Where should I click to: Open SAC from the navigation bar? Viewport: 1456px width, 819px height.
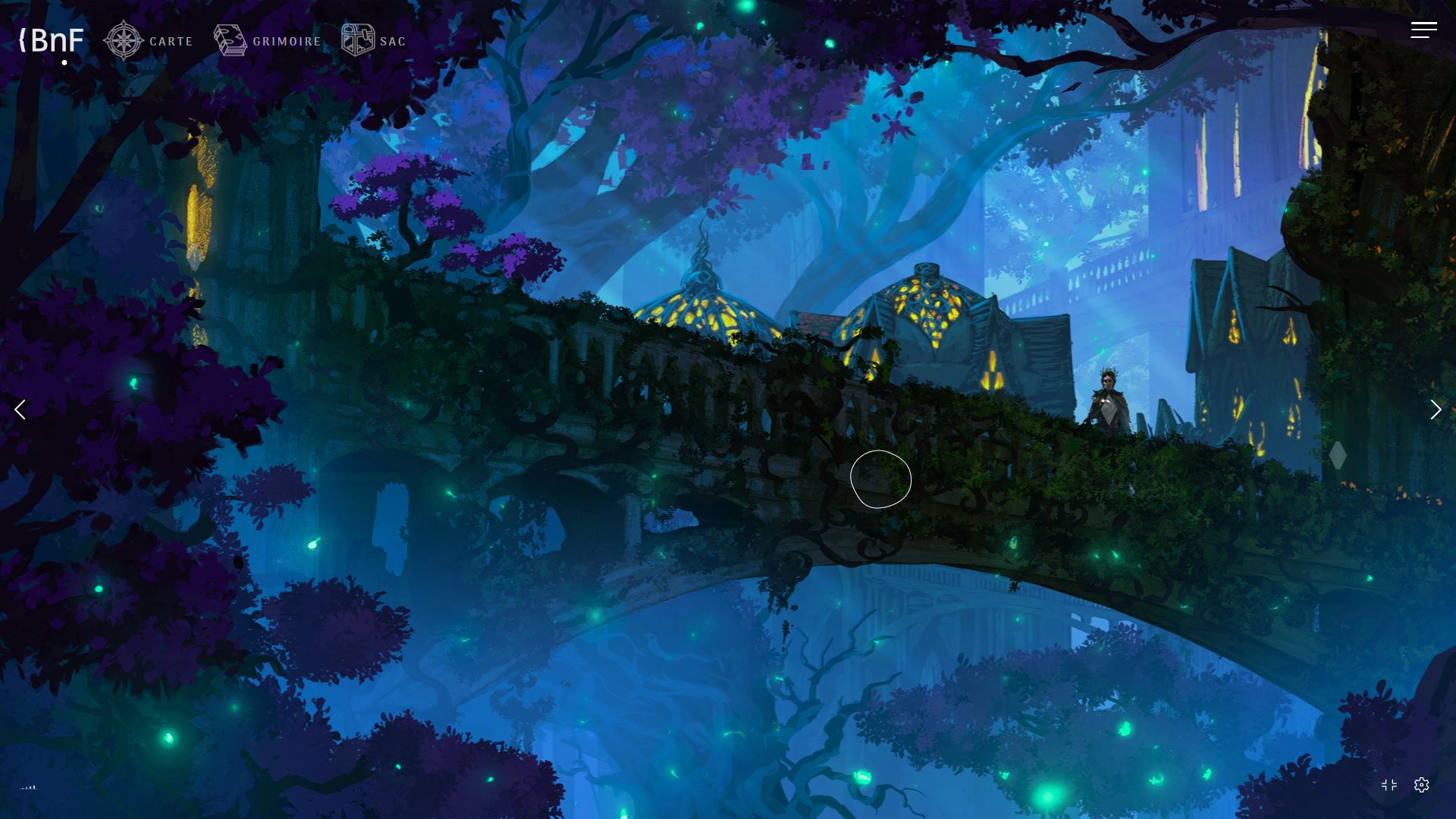pos(392,41)
